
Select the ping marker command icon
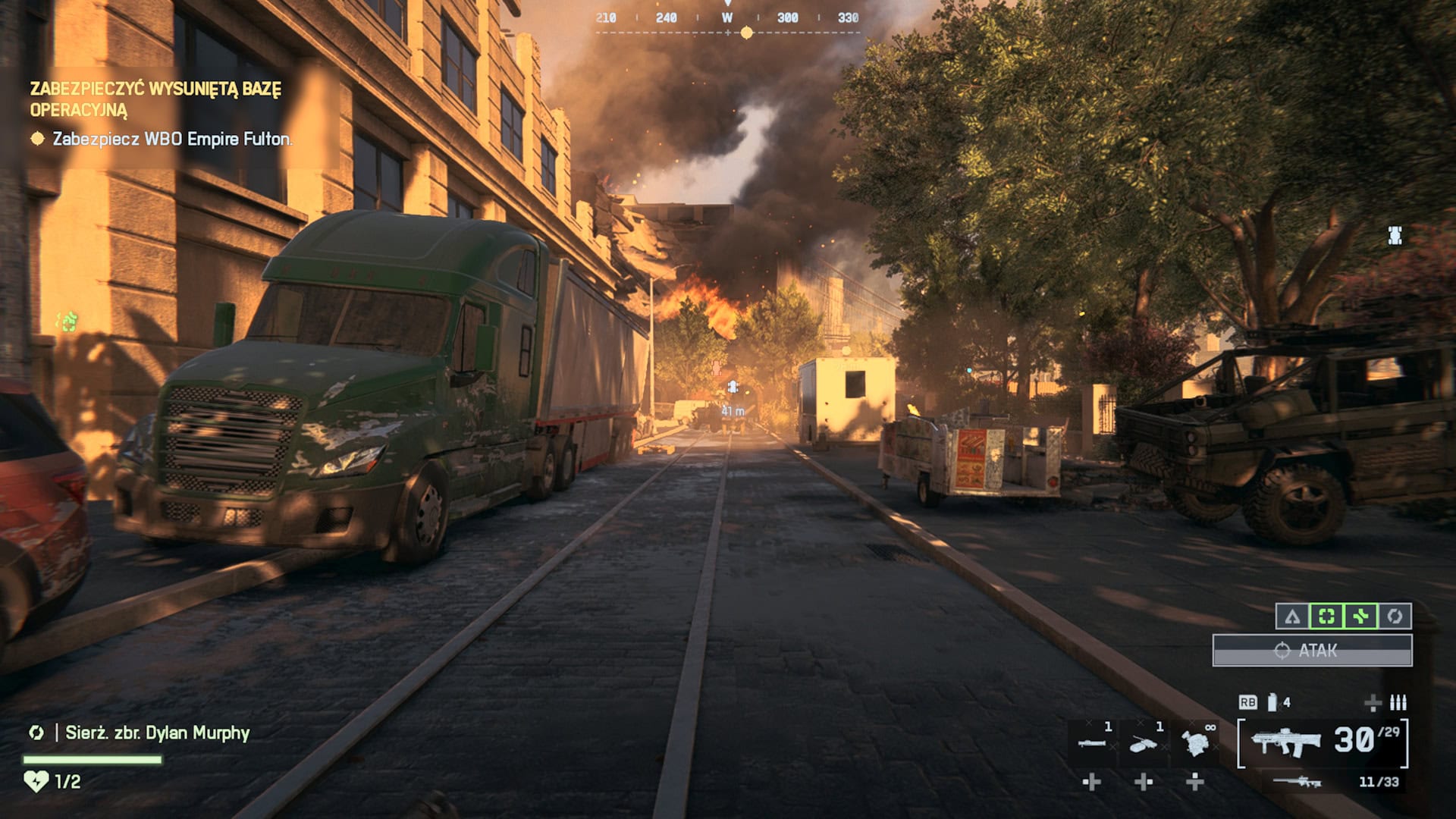point(1293,617)
